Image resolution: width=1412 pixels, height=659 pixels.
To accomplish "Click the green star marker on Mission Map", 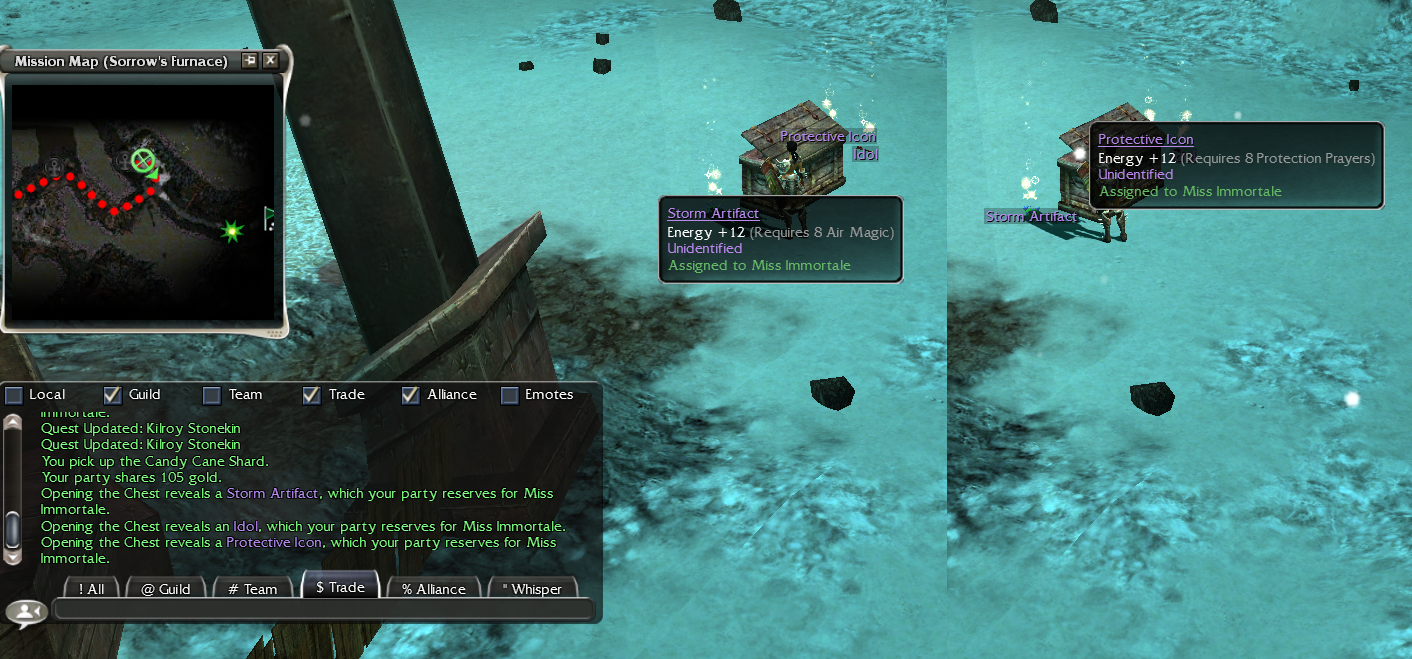I will [232, 232].
